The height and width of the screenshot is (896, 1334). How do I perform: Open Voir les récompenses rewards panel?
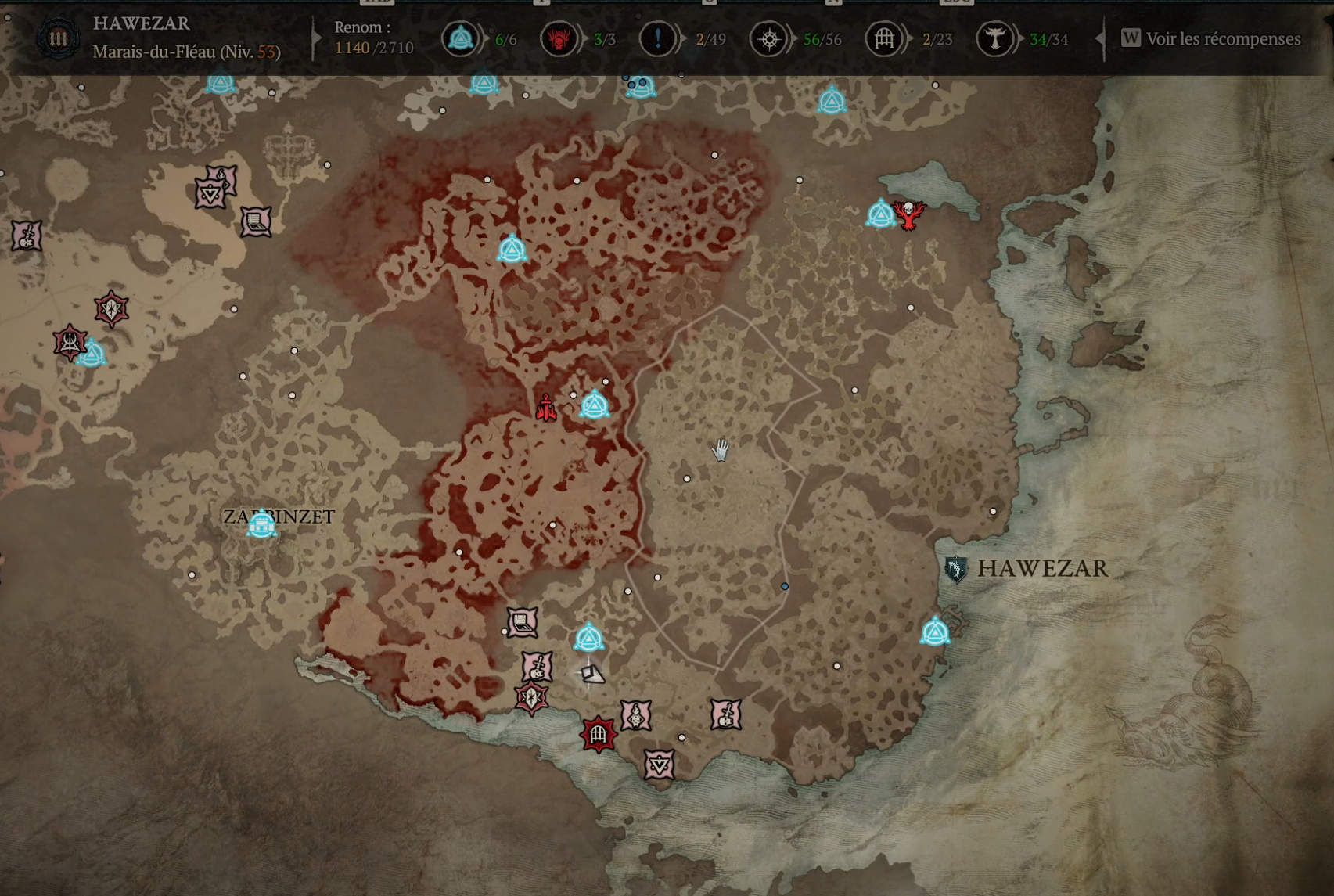[1212, 39]
